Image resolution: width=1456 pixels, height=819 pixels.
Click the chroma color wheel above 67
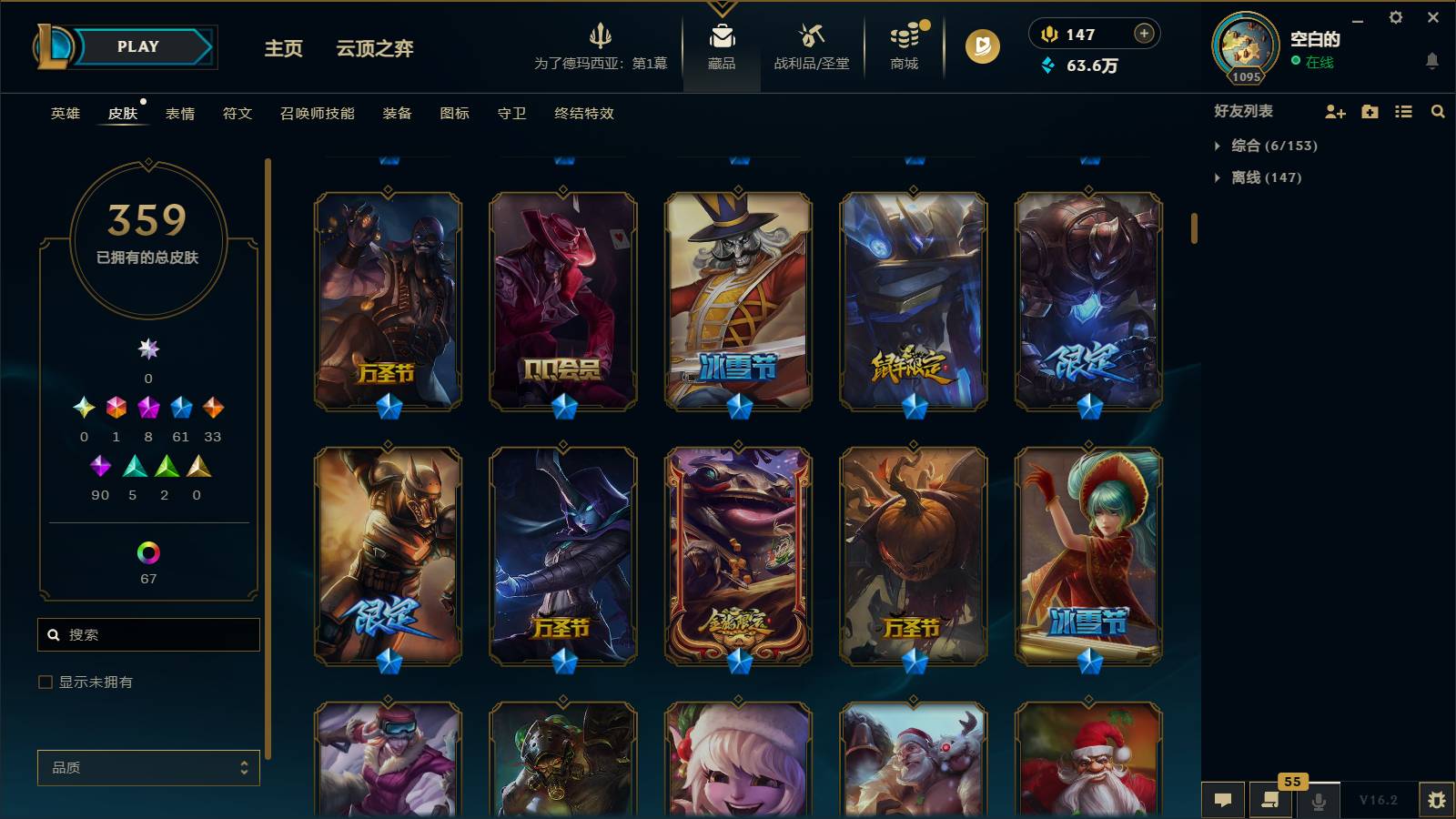pyautogui.click(x=147, y=551)
